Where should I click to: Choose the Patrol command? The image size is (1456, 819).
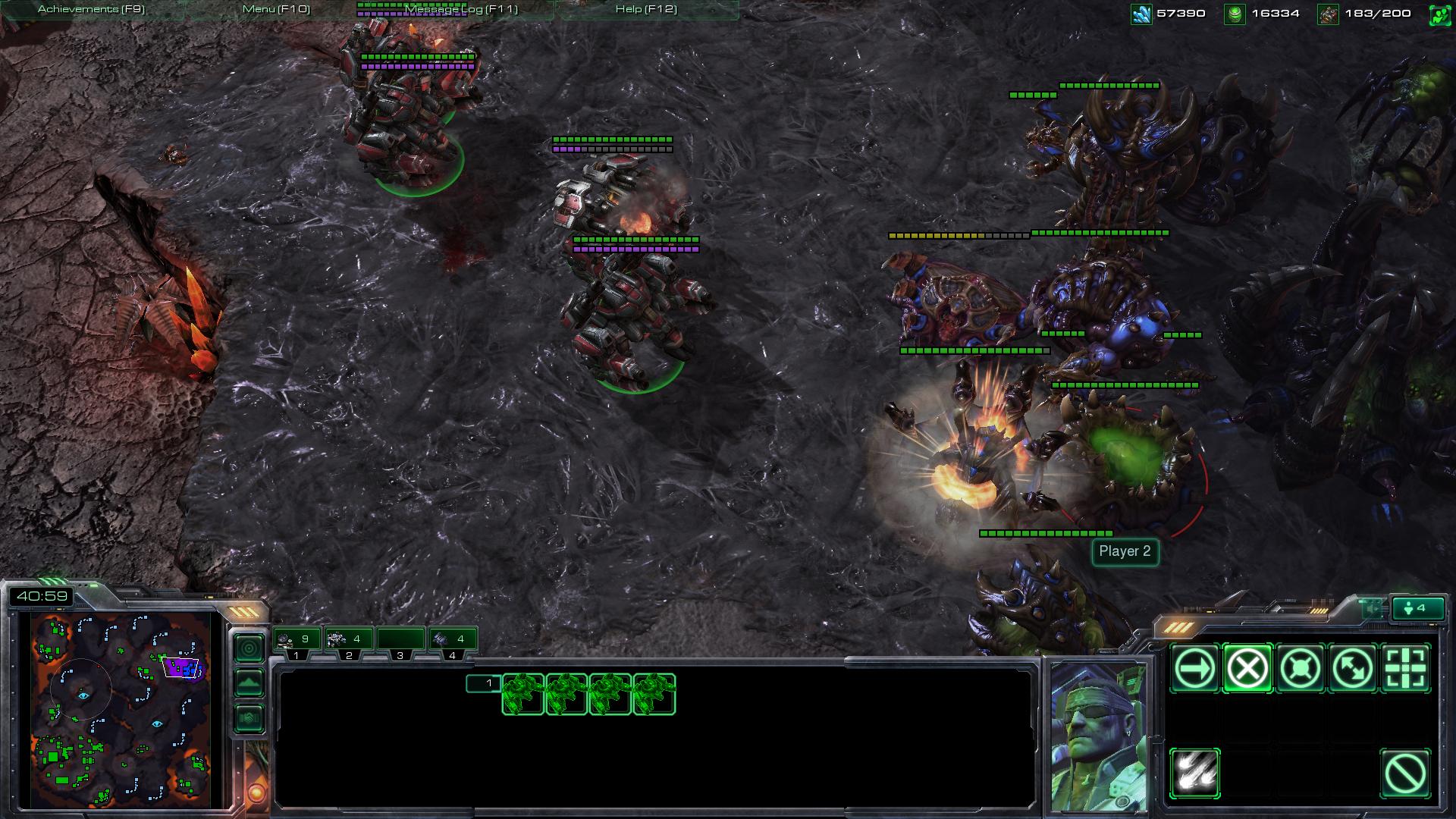(x=1354, y=668)
